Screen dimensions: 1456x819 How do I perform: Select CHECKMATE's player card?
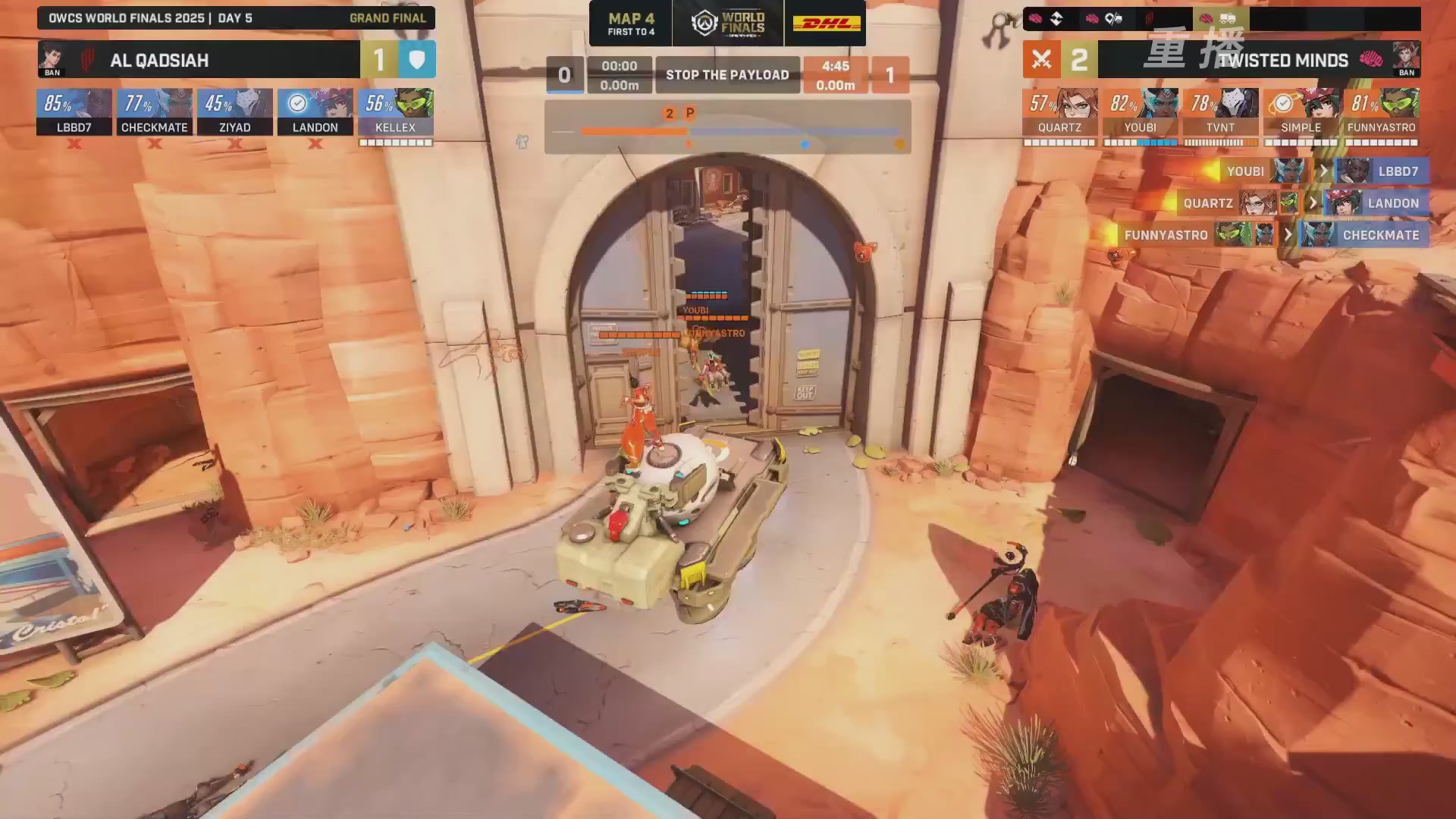coord(155,112)
